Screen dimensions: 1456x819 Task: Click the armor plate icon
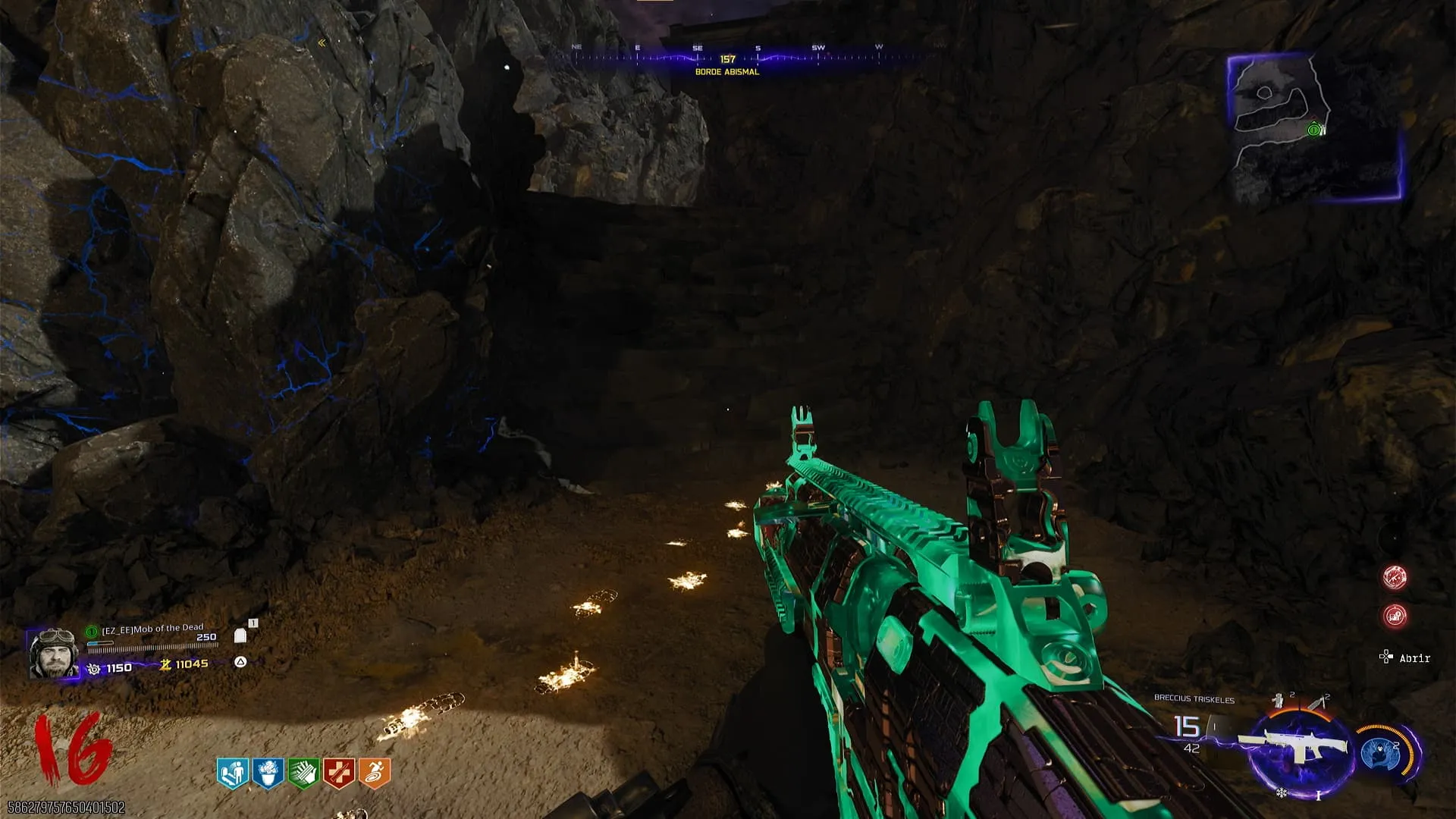(x=241, y=635)
